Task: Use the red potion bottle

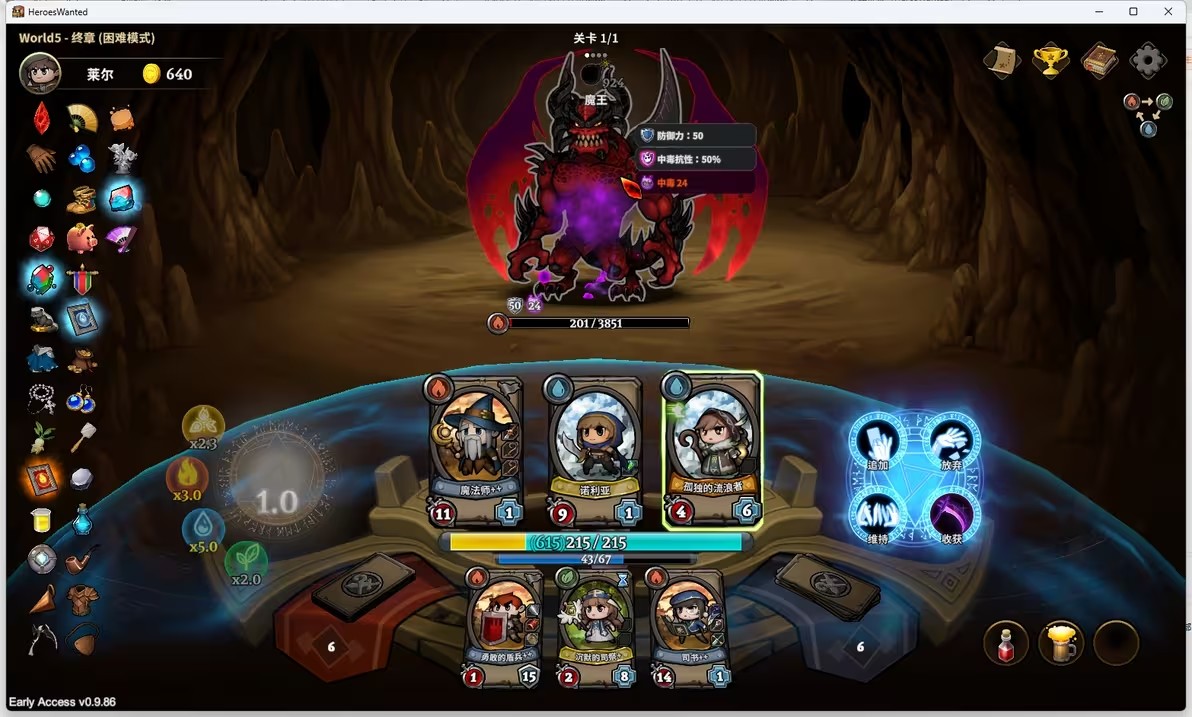Action: click(x=1006, y=644)
